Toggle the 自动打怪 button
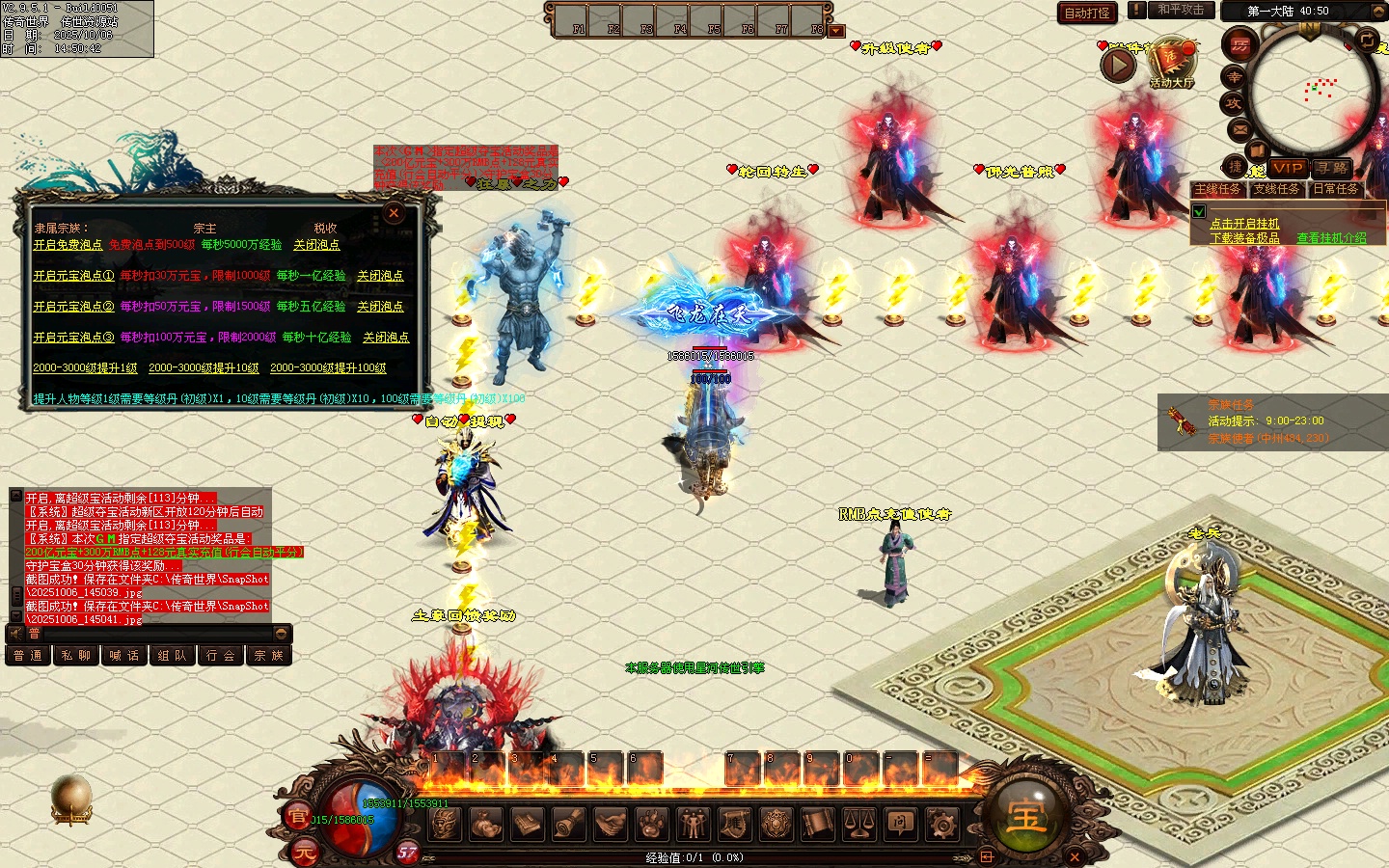 (x=1087, y=13)
